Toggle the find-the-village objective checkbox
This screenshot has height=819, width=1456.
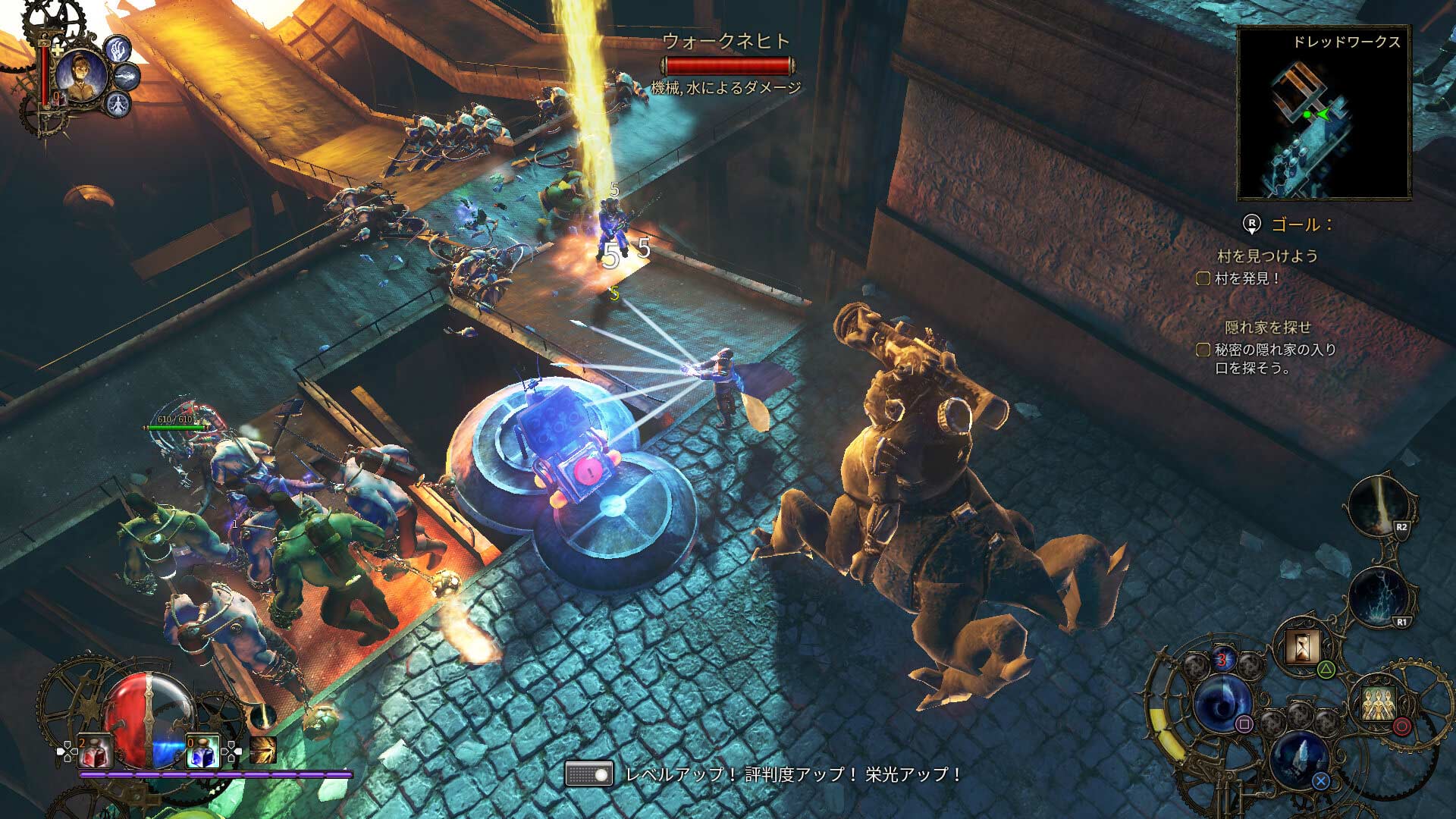click(1203, 278)
